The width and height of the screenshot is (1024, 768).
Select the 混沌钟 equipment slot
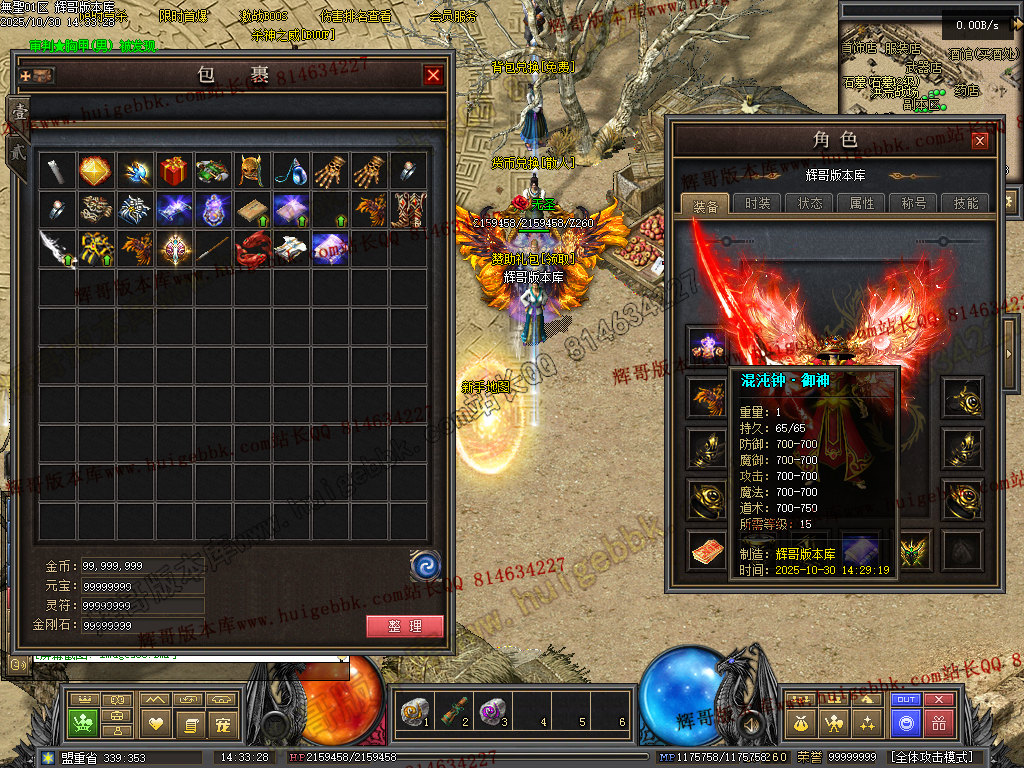(706, 344)
